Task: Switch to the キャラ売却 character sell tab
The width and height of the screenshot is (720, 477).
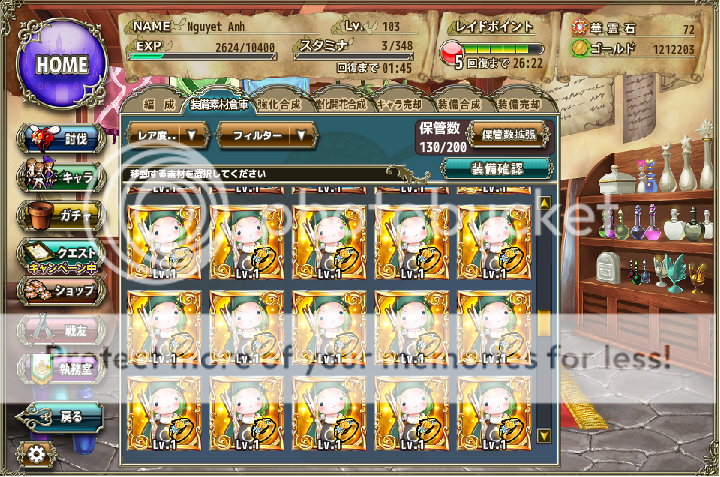Action: pos(398,104)
